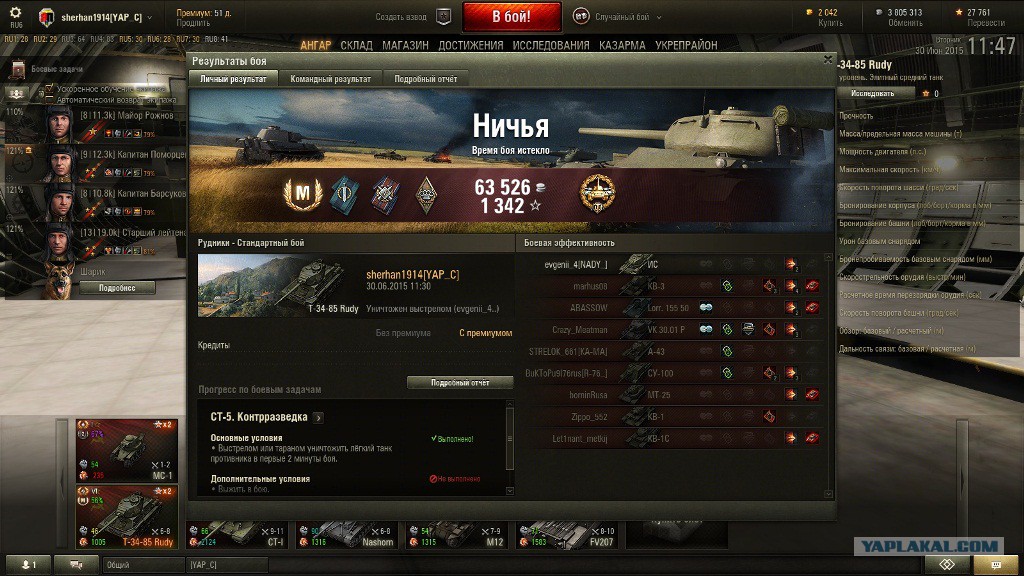Click the Подробный отчет button above mission progress
Screen dimensions: 1024x576
click(x=460, y=383)
